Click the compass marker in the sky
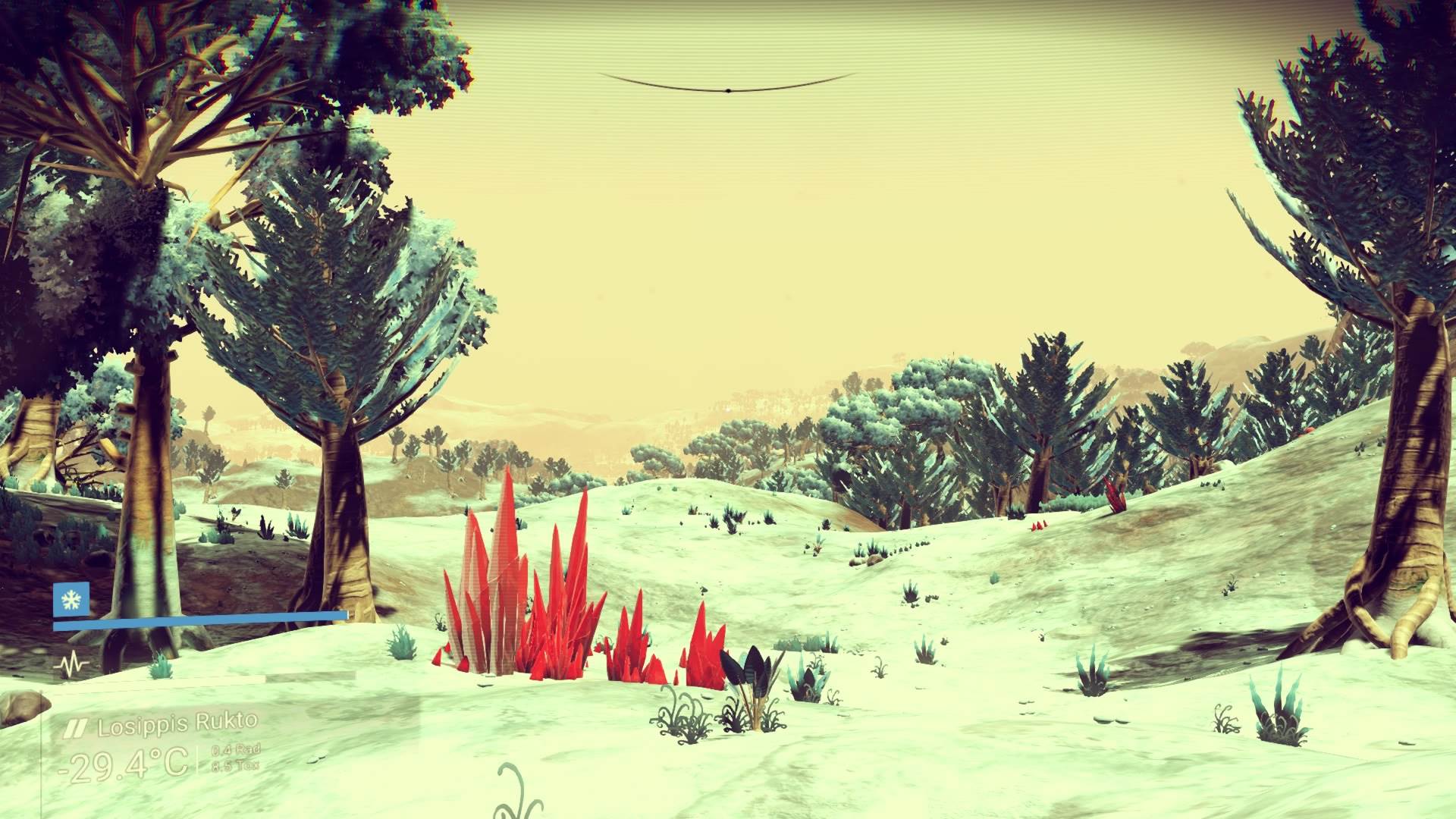Viewport: 1456px width, 819px height. [x=727, y=90]
